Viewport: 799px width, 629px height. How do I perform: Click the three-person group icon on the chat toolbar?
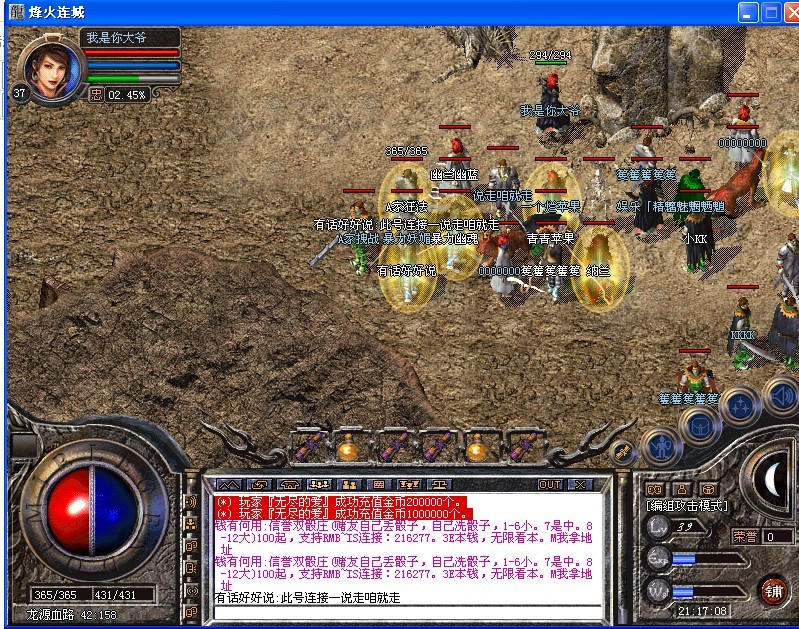point(319,484)
